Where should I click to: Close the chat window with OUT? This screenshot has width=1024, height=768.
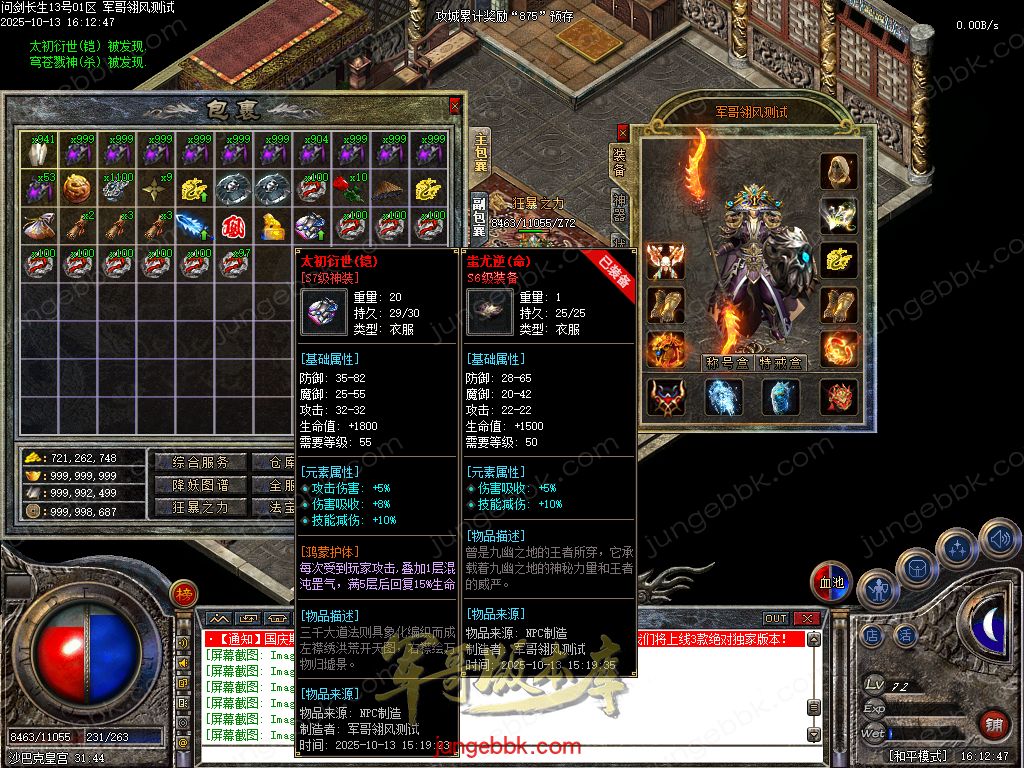(x=776, y=619)
